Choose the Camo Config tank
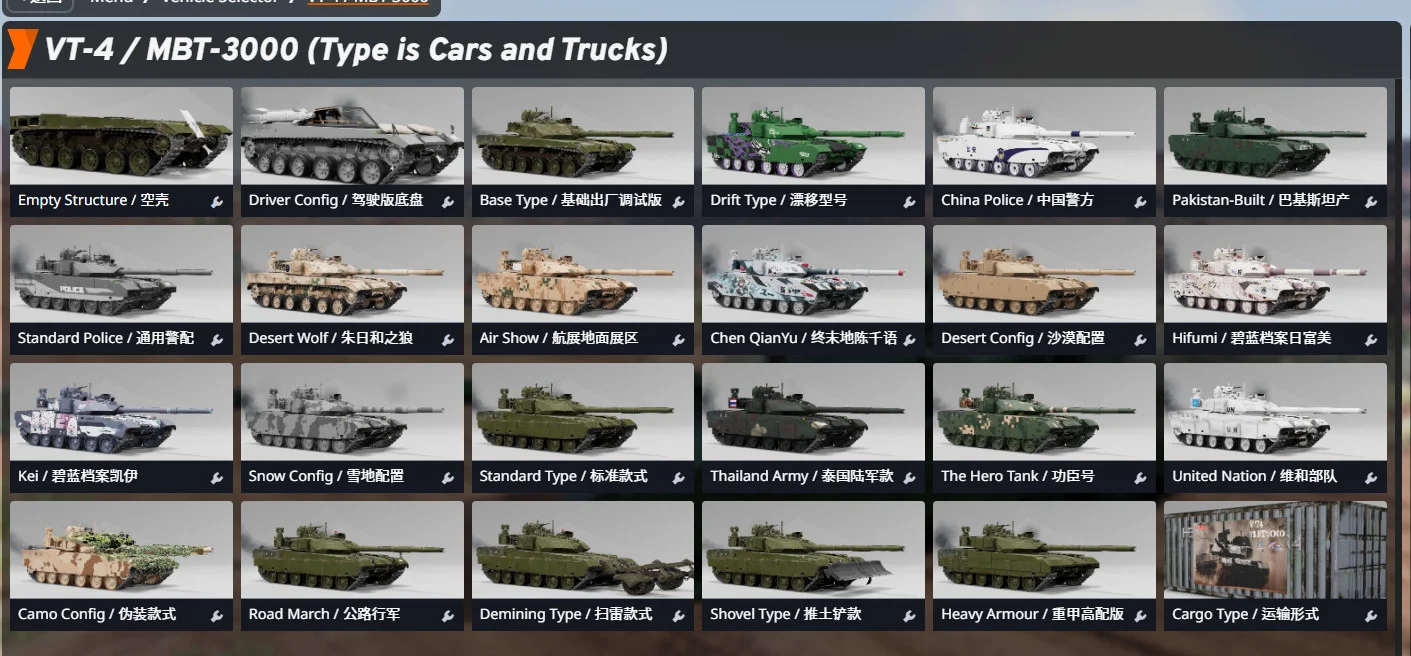The height and width of the screenshot is (656, 1411). (x=121, y=552)
